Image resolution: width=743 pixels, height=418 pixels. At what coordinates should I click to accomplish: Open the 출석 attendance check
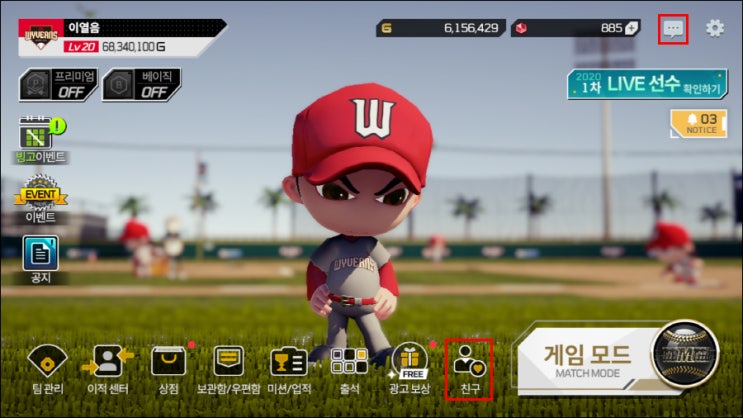click(x=349, y=368)
